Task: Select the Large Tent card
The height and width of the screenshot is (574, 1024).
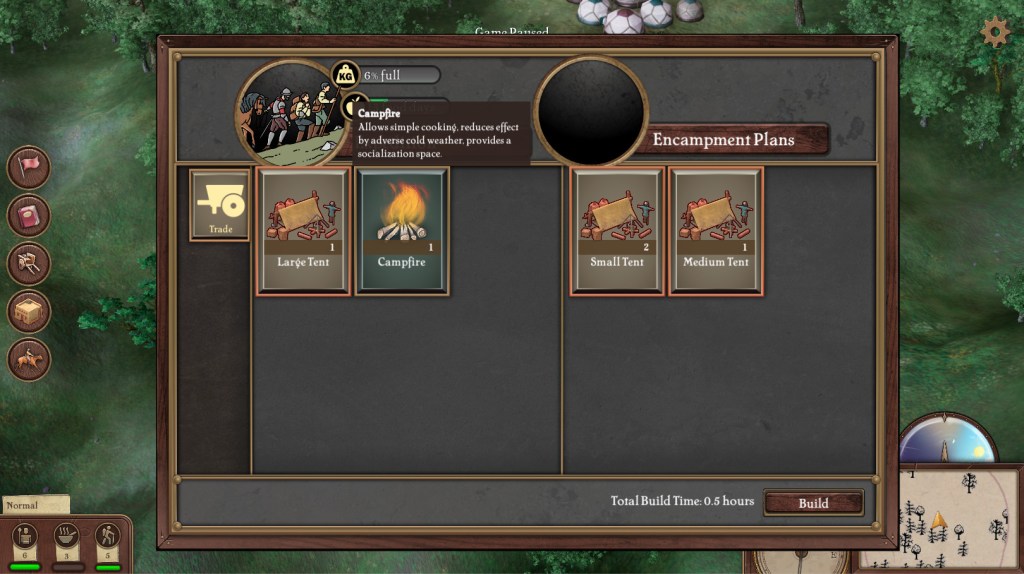Action: click(304, 231)
